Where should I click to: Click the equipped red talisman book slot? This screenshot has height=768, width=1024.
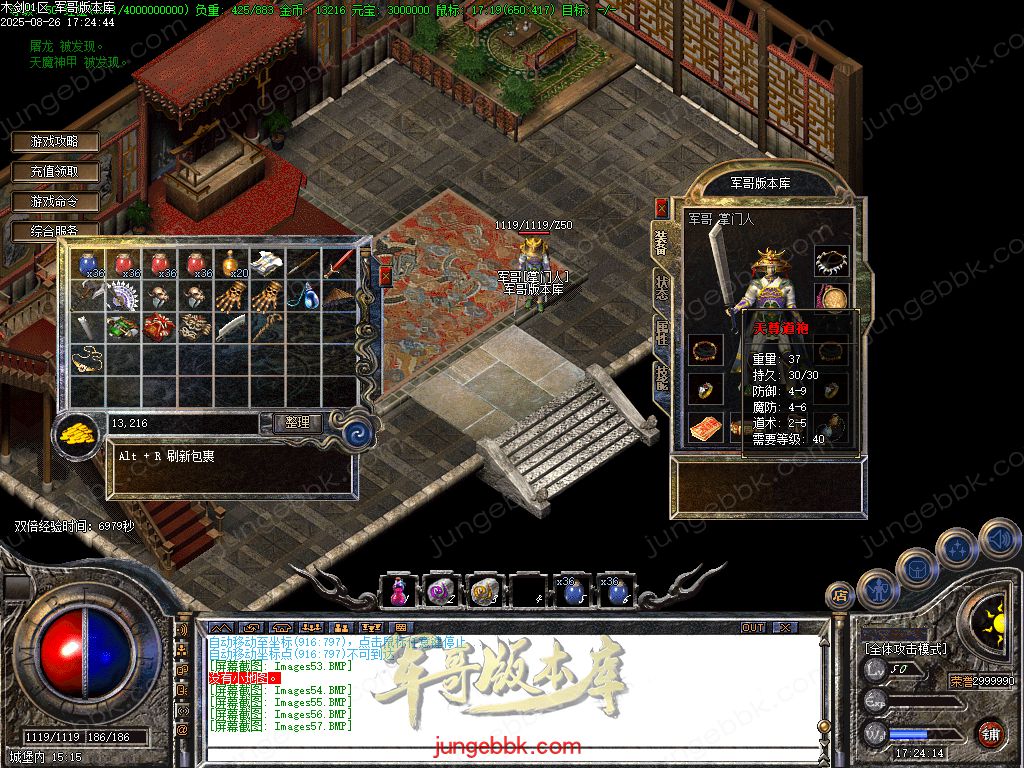pyautogui.click(x=706, y=427)
